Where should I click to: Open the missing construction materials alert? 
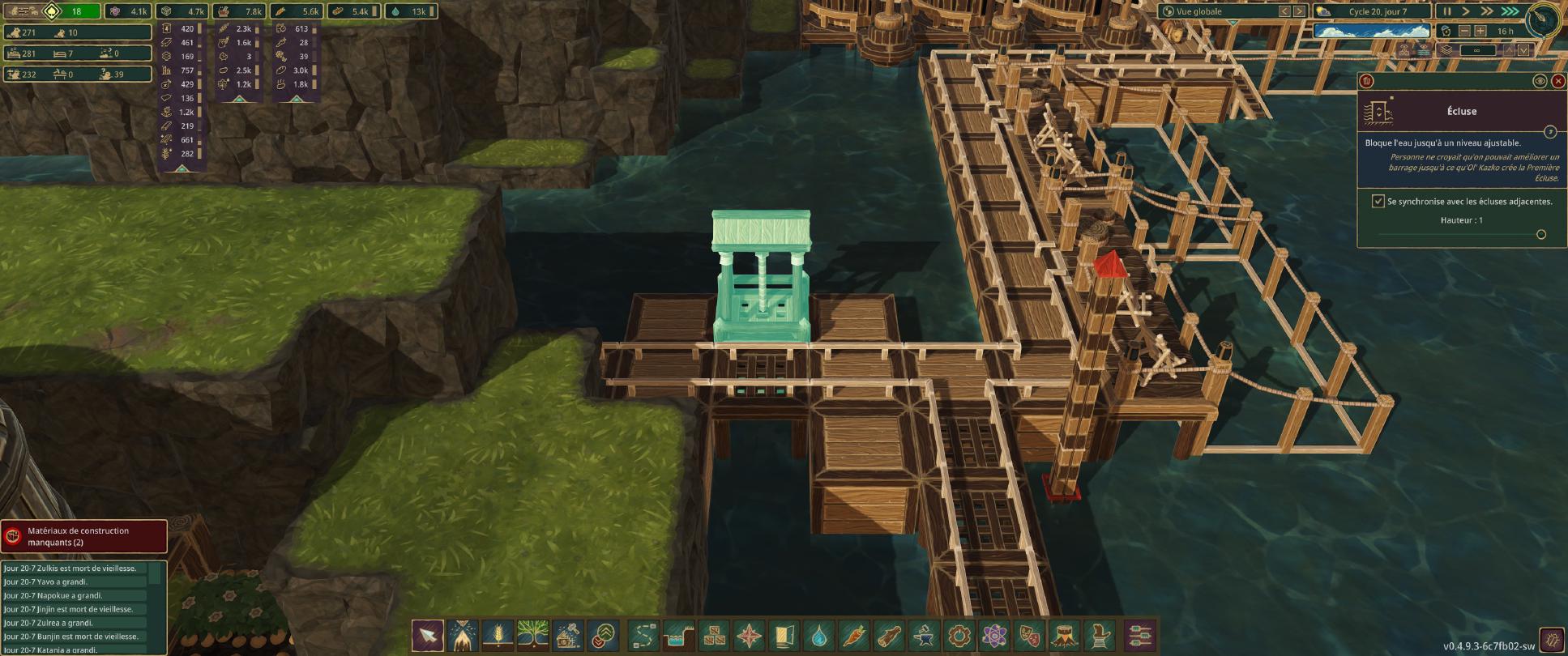click(x=84, y=536)
